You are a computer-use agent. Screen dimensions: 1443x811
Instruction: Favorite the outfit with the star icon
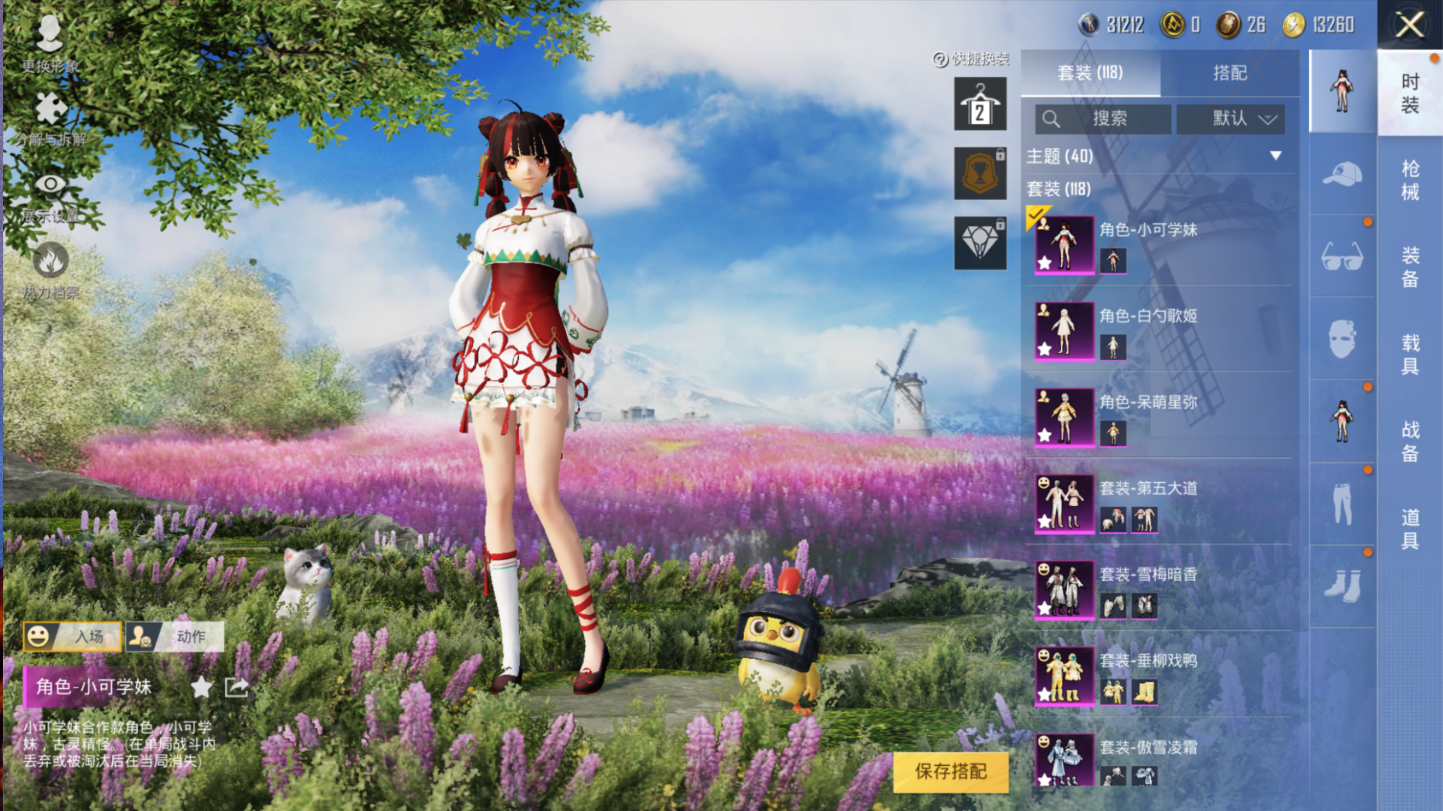click(x=201, y=687)
